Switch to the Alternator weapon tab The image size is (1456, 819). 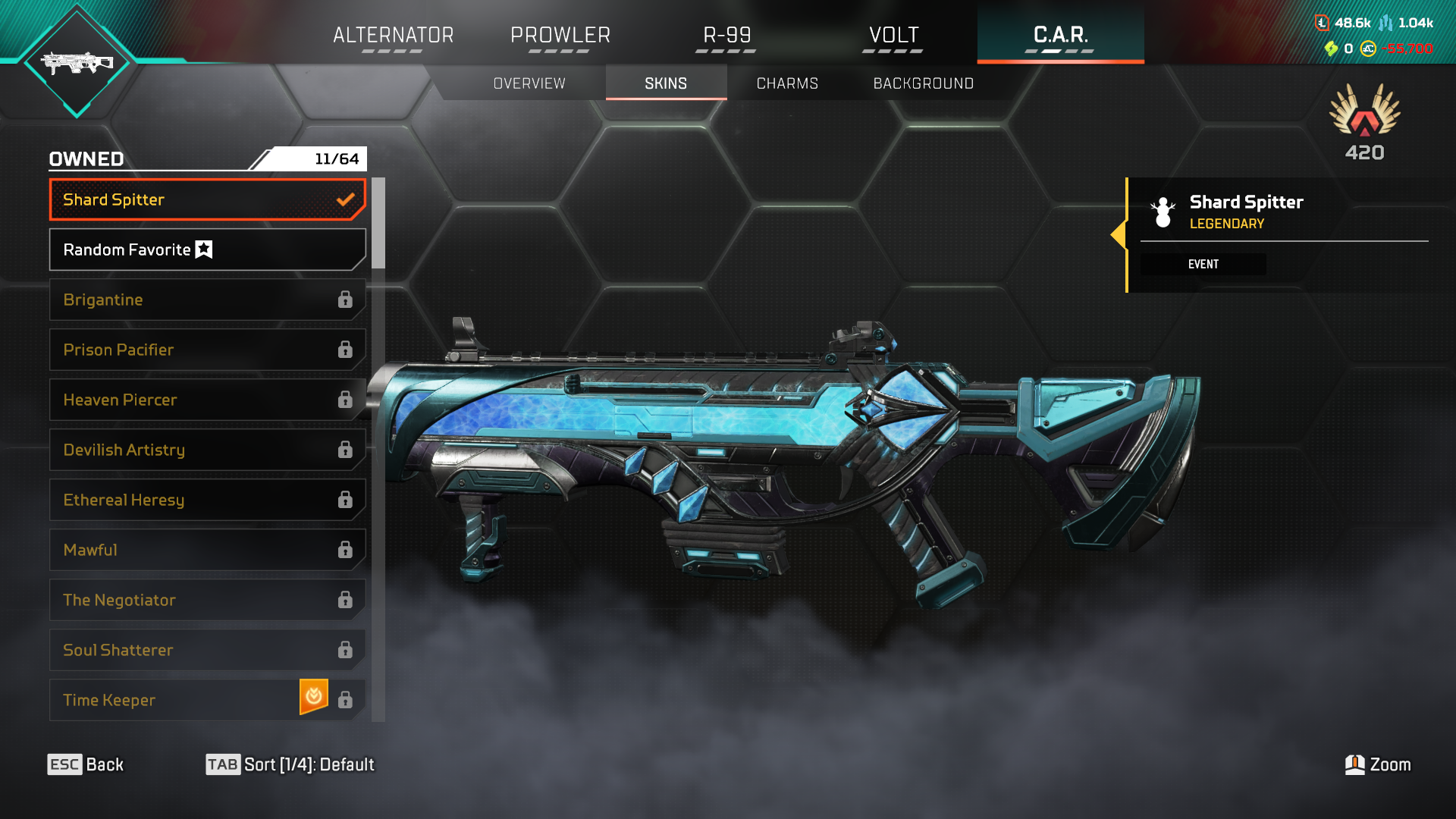[393, 35]
